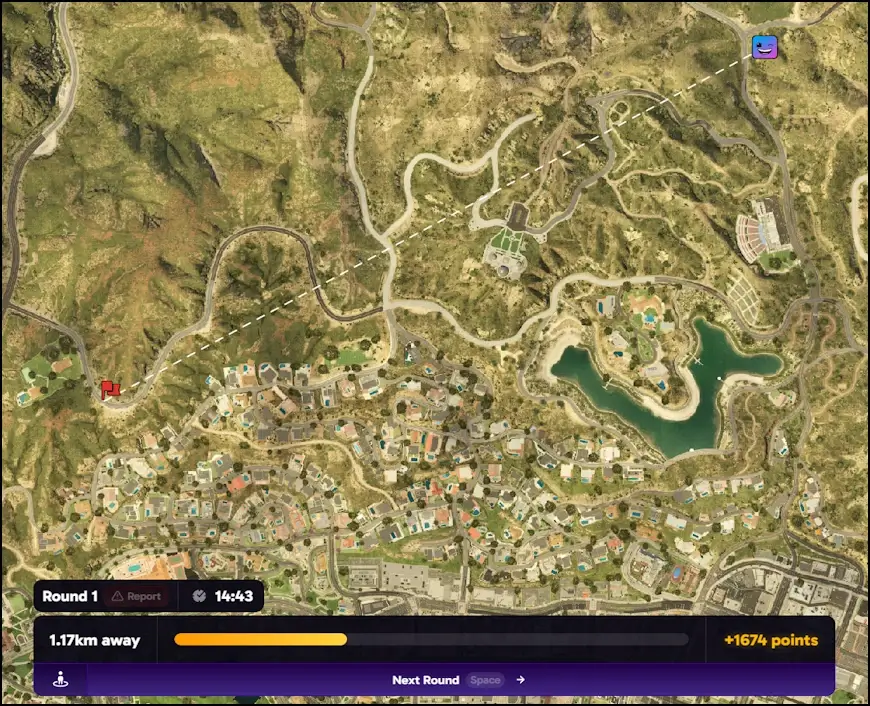This screenshot has height=706, width=870.
Task: Click the pegman location icon in the bottom bar
Action: 61,680
